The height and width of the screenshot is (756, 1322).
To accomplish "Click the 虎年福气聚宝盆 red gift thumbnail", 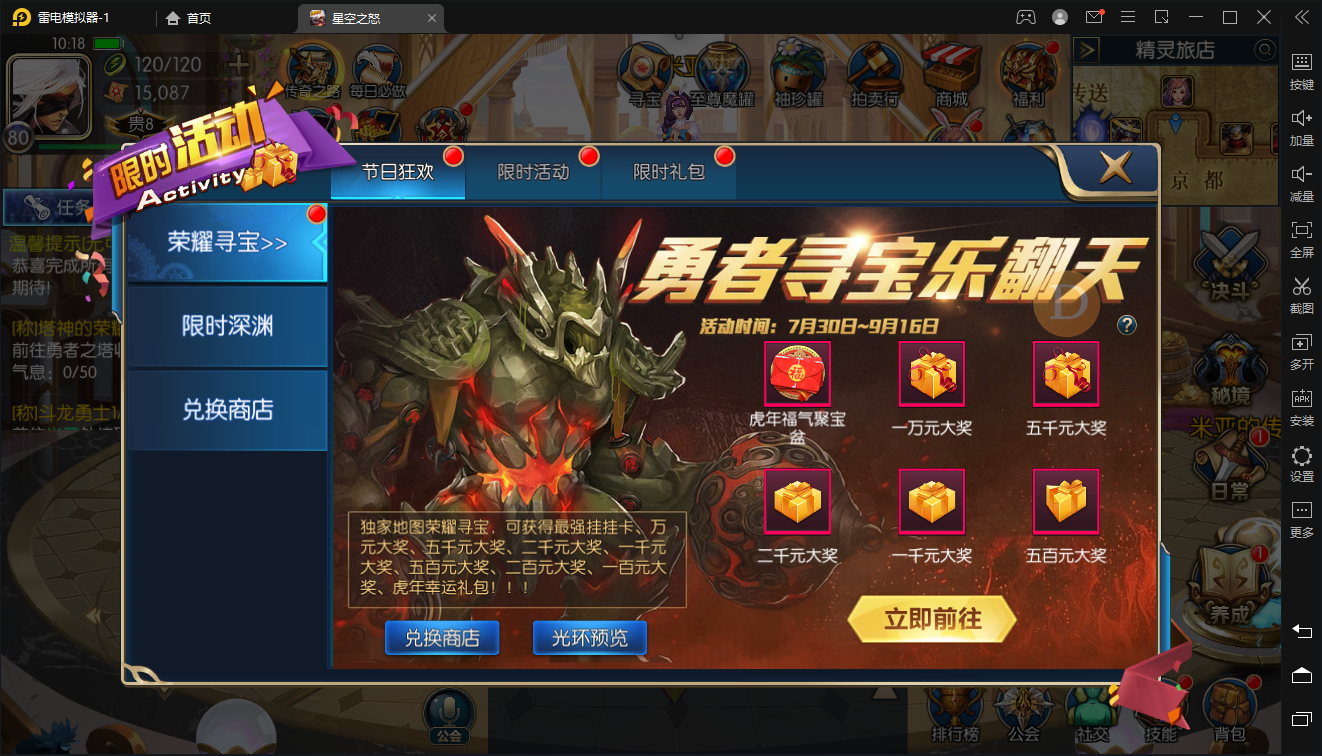I will tap(797, 372).
